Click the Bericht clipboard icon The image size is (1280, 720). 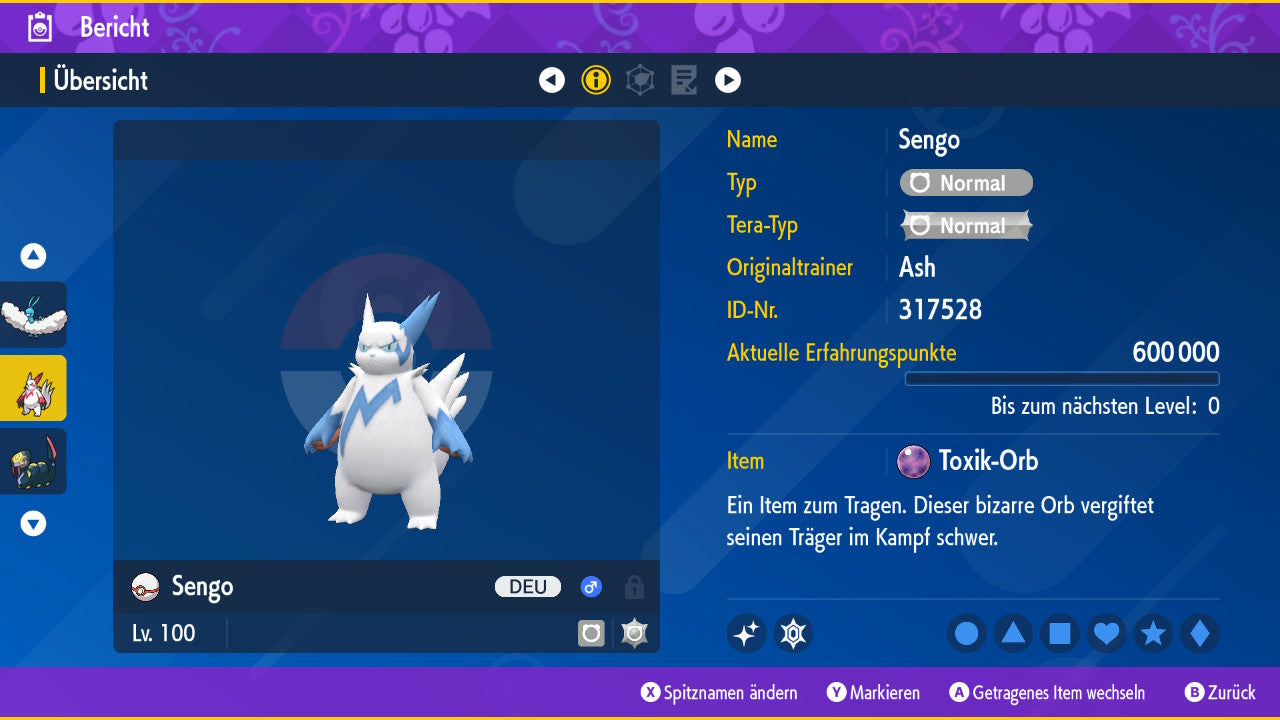tap(40, 27)
